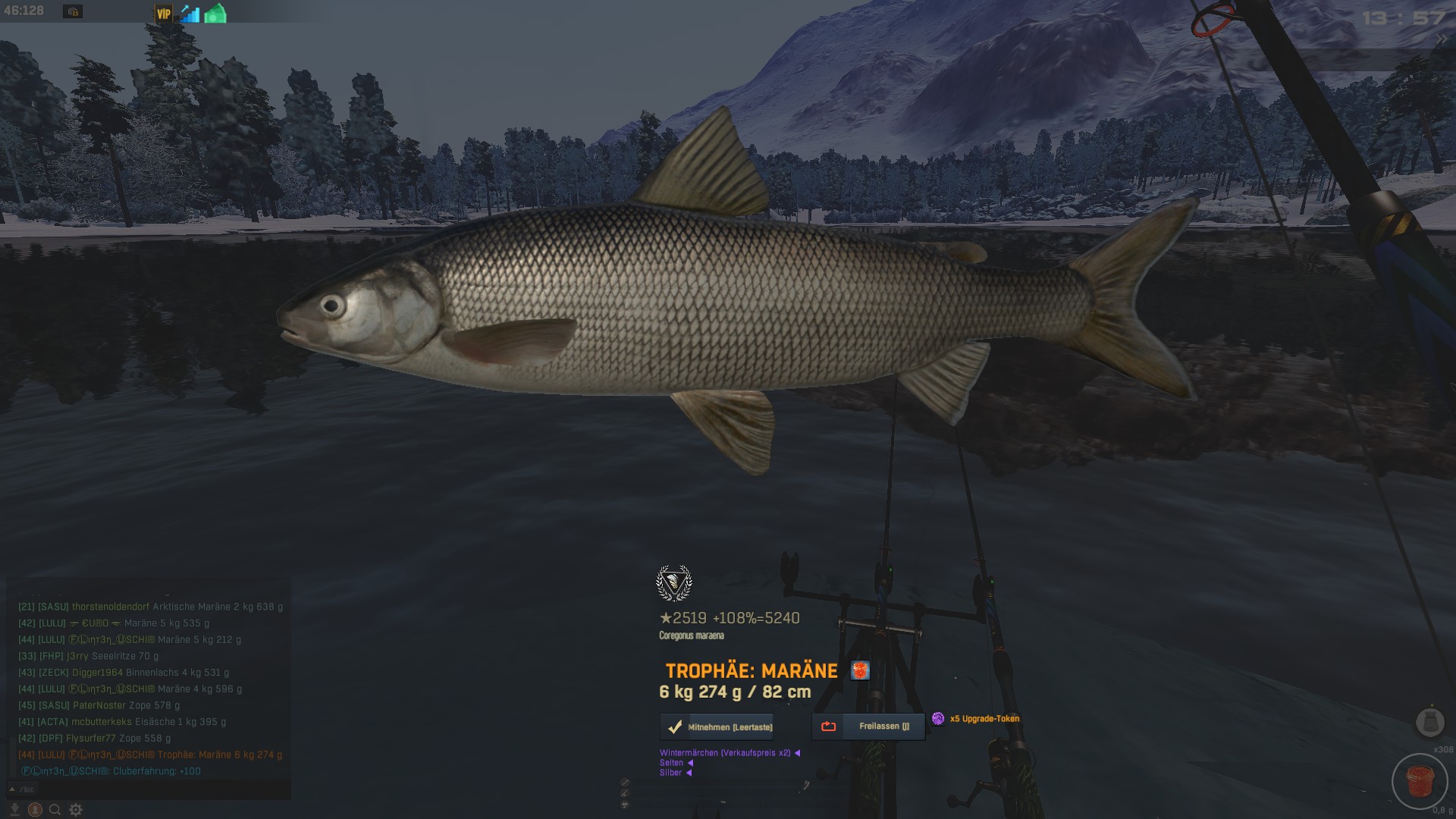
Task: Click the small icon next to the level counter
Action: click(x=73, y=11)
